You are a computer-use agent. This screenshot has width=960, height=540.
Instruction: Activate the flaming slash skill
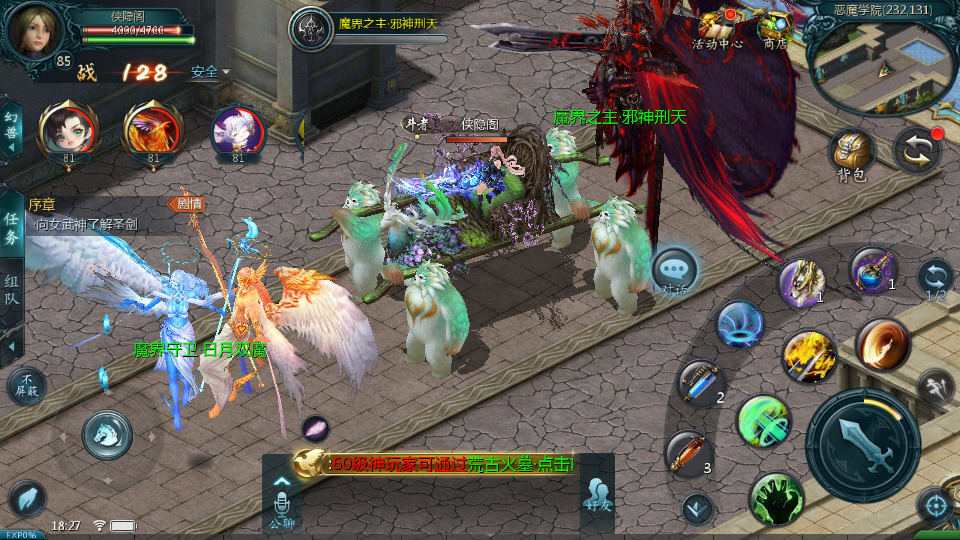881,343
